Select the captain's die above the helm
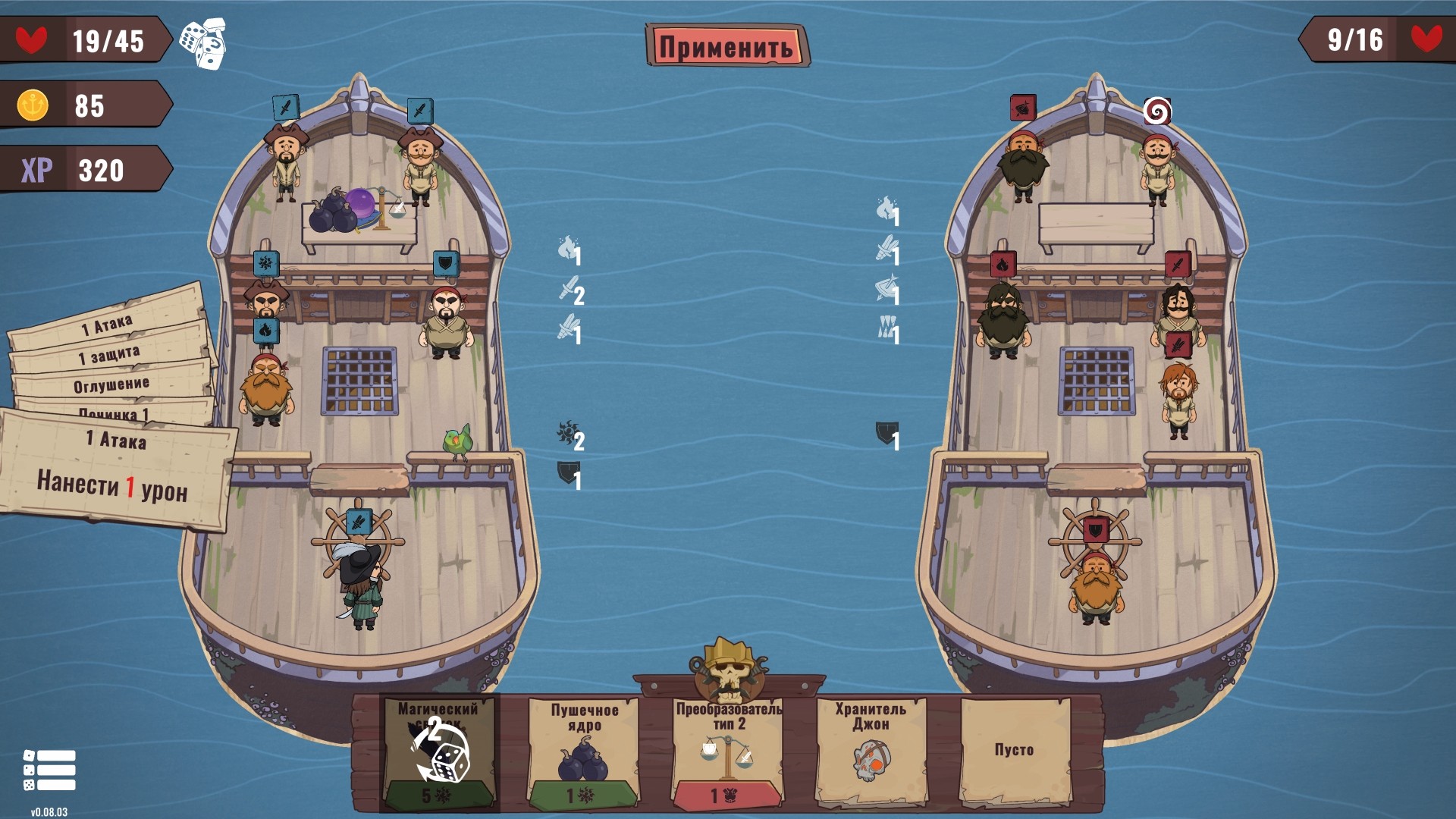The image size is (1456, 819). 358,522
